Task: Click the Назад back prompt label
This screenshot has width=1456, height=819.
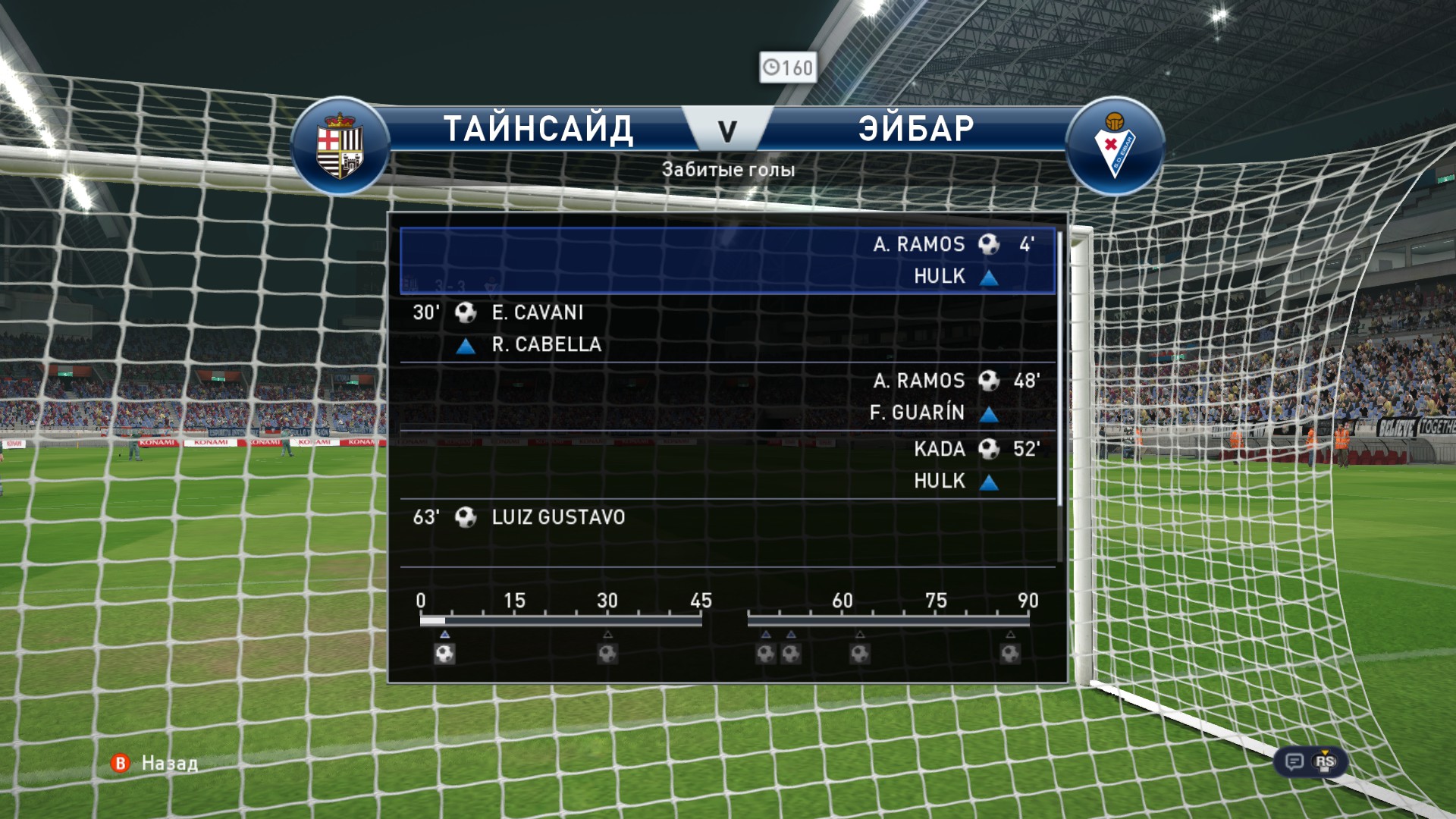Action: coord(169,763)
